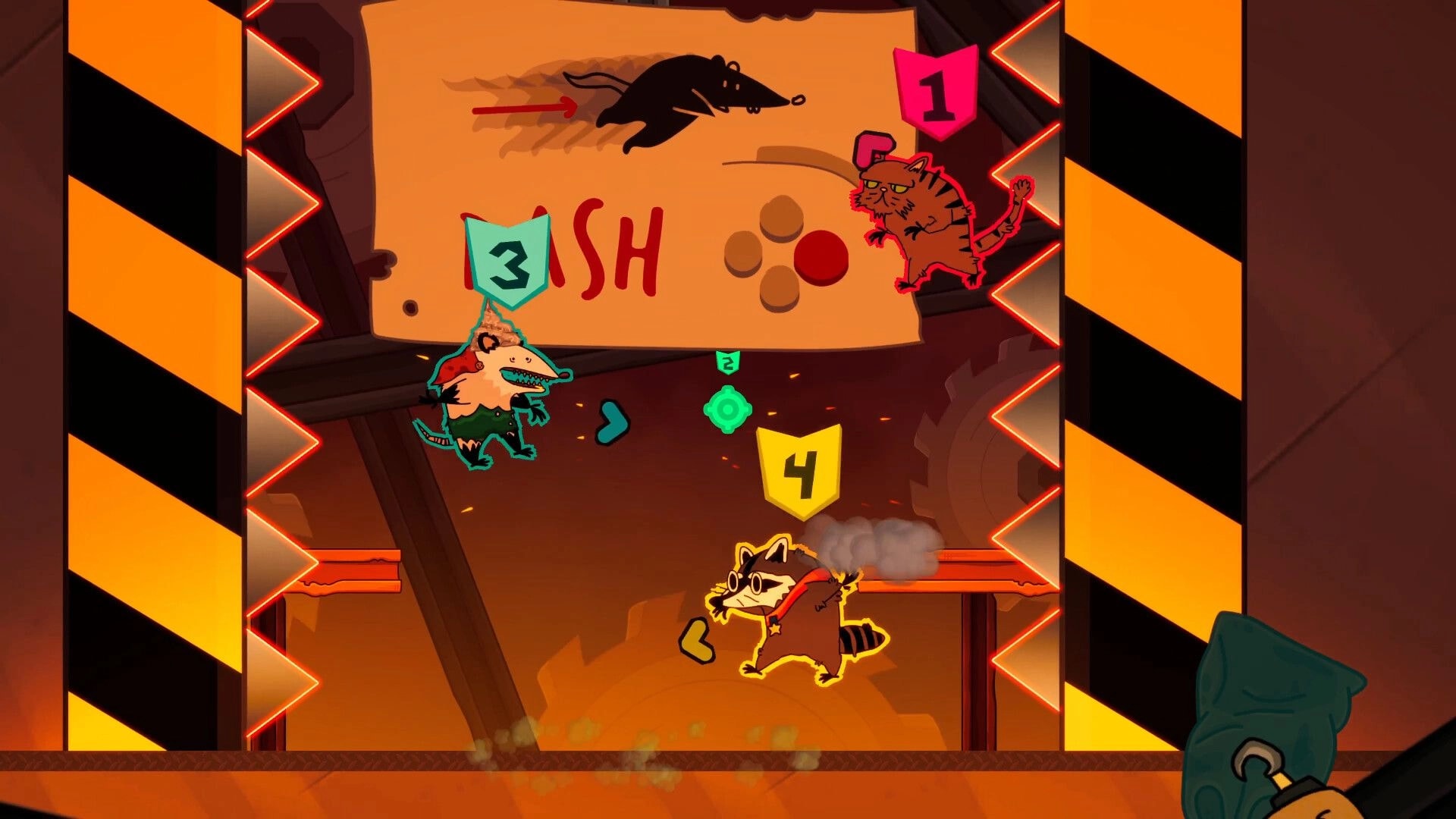
Task: Click the green crosshair pickup icon
Action: coord(730,408)
